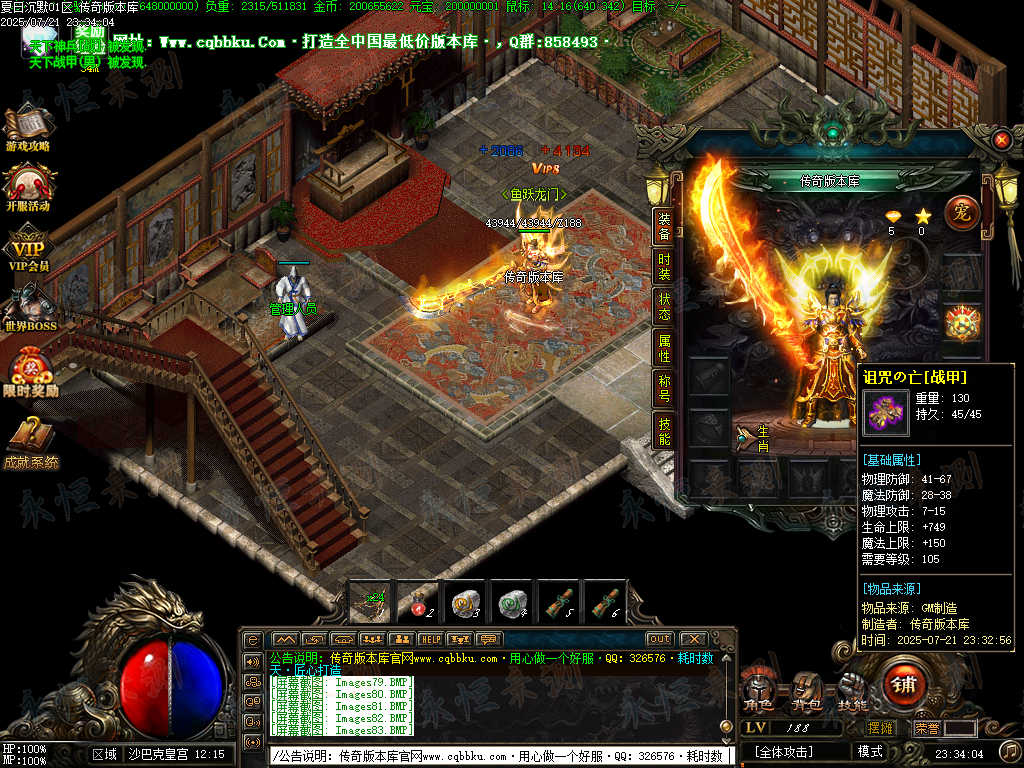Viewport: 1024px width, 768px height.
Task: Open the 成就系统 achievement system
Action: coord(30,441)
